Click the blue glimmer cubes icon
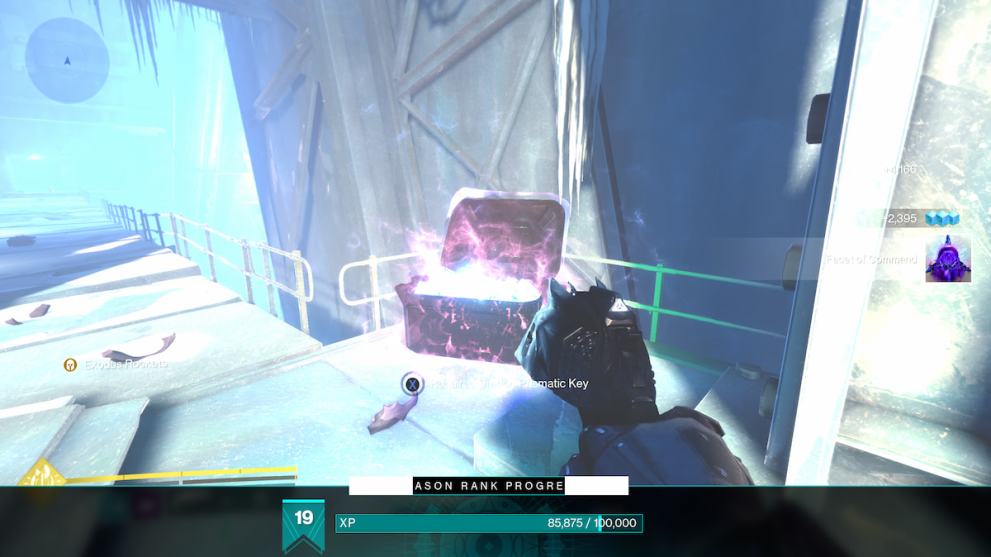Screen dimensions: 991x557 tap(942, 218)
